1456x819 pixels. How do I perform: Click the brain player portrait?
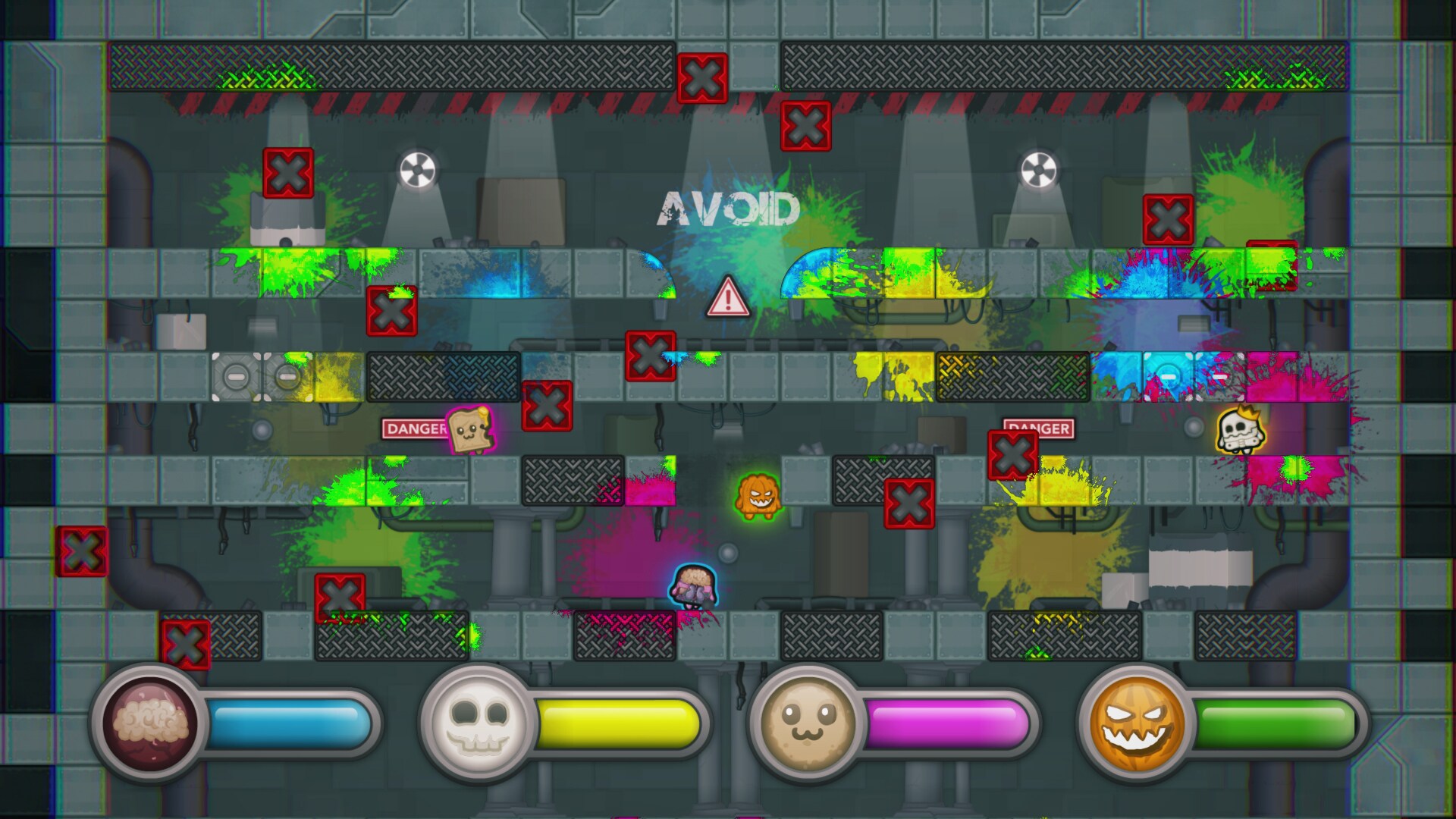149,723
